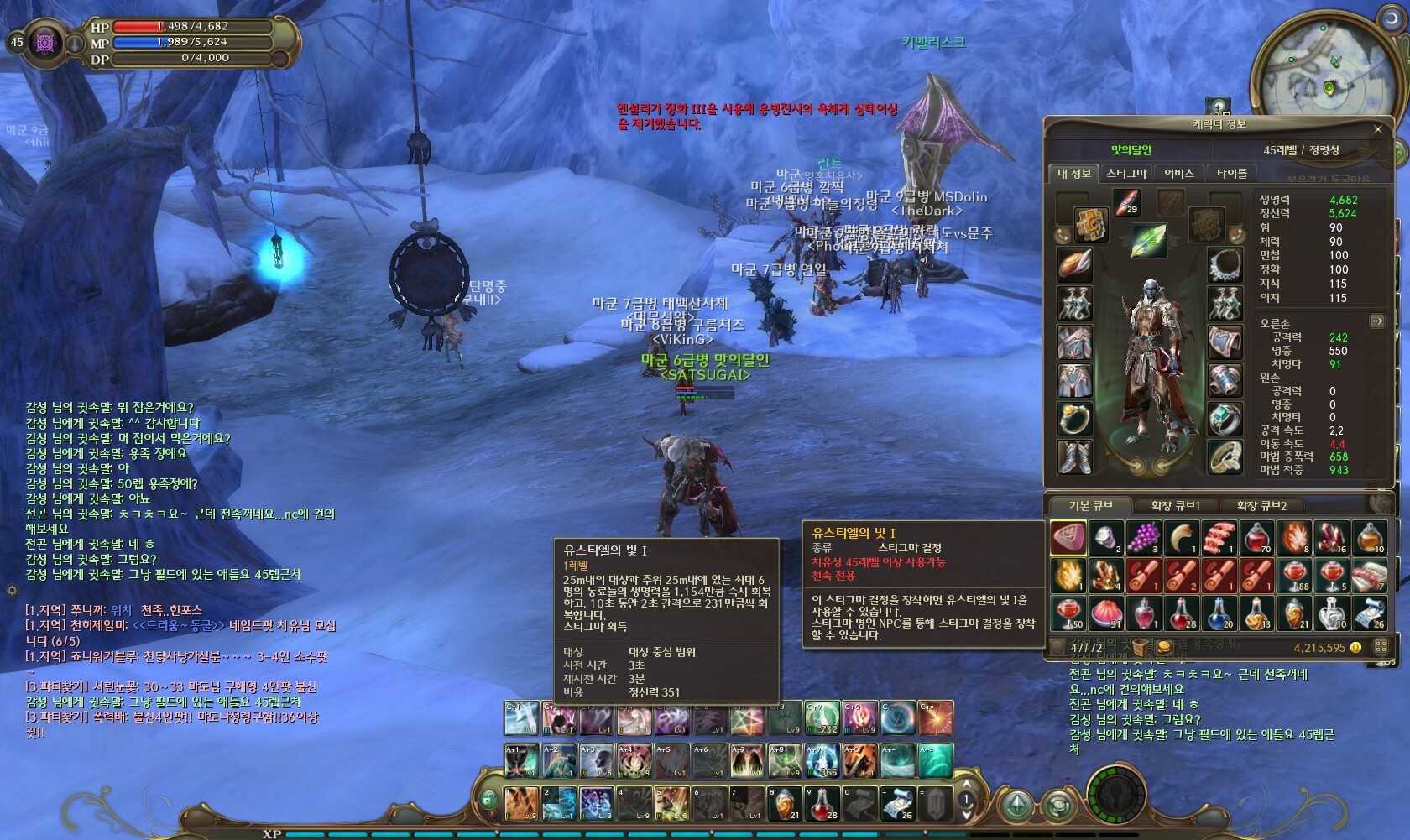Screen dimensions: 1410x840
Task: Close the character info window
Action: click(x=1377, y=129)
